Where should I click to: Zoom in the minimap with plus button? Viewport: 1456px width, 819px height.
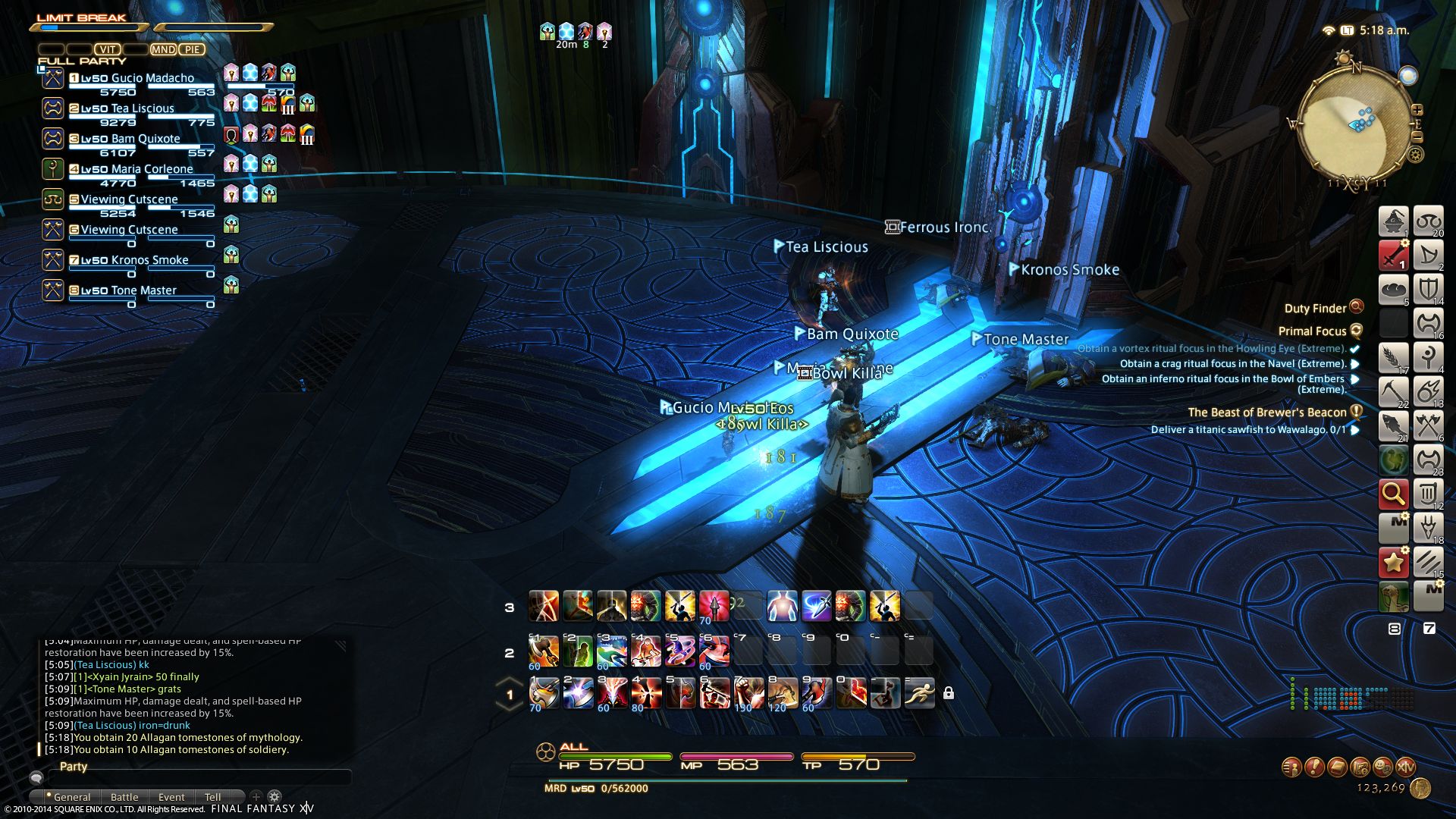1417,111
